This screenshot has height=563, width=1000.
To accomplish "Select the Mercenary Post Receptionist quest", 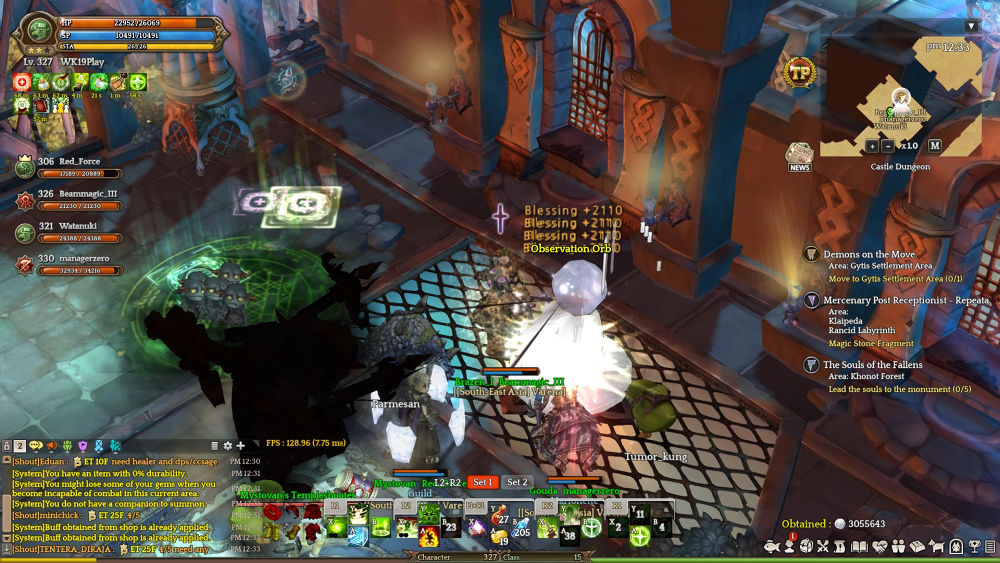I will pyautogui.click(x=906, y=300).
